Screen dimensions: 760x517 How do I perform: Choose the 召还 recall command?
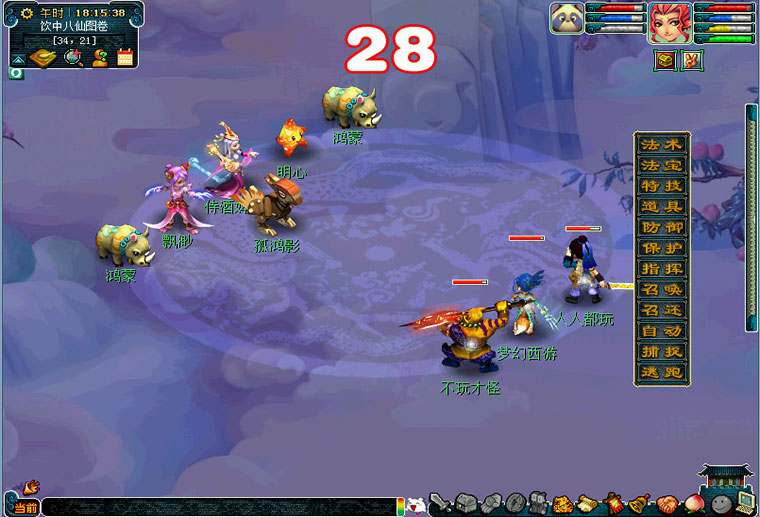pyautogui.click(x=661, y=309)
